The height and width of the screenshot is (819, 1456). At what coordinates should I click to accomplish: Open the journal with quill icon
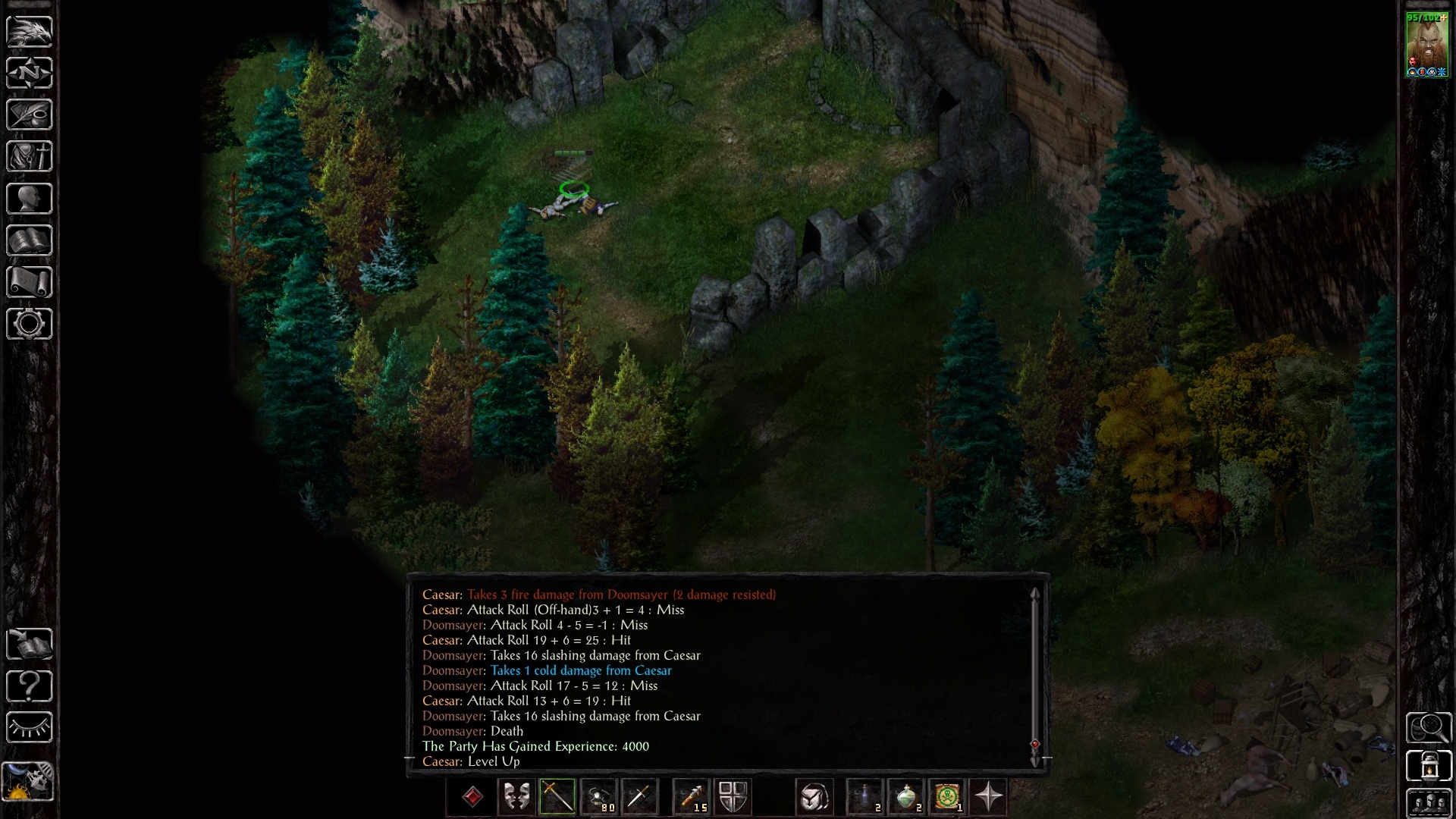point(30,115)
